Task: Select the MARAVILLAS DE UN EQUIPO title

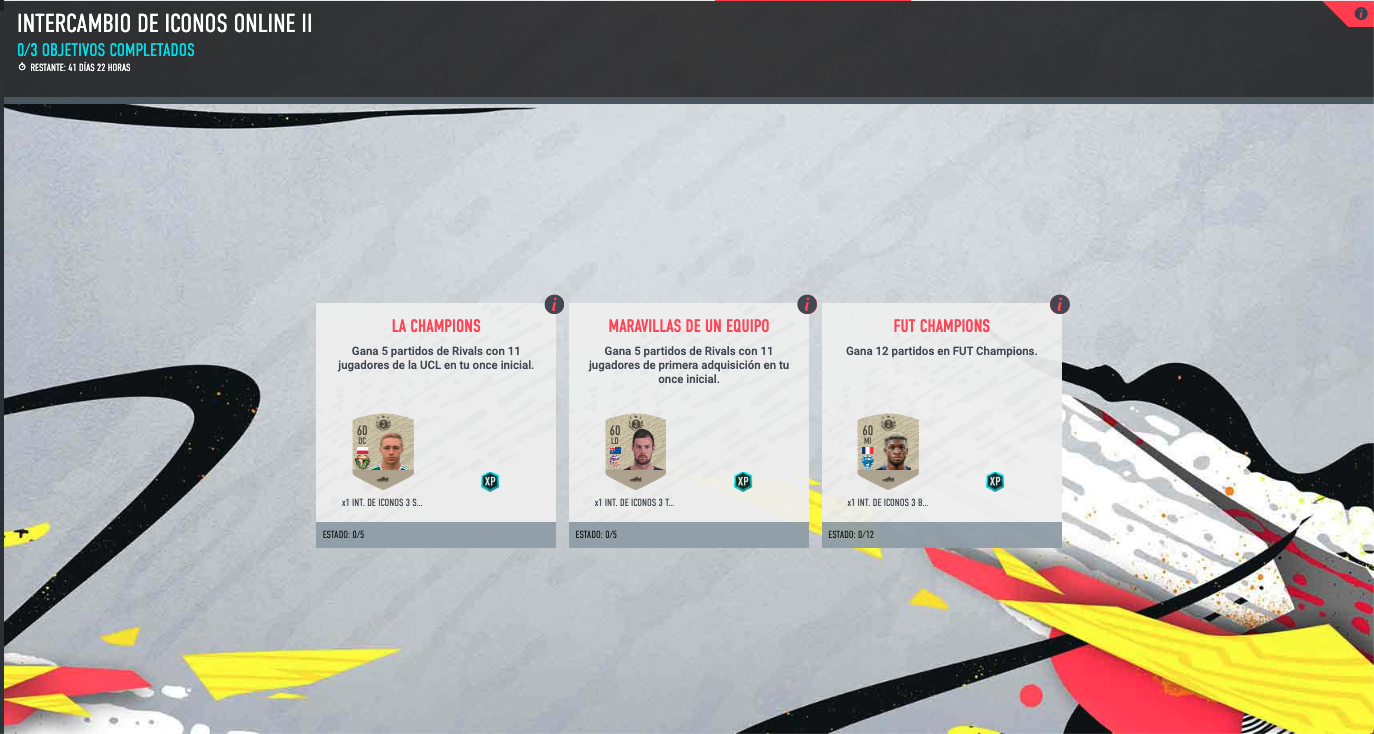Action: 688,325
